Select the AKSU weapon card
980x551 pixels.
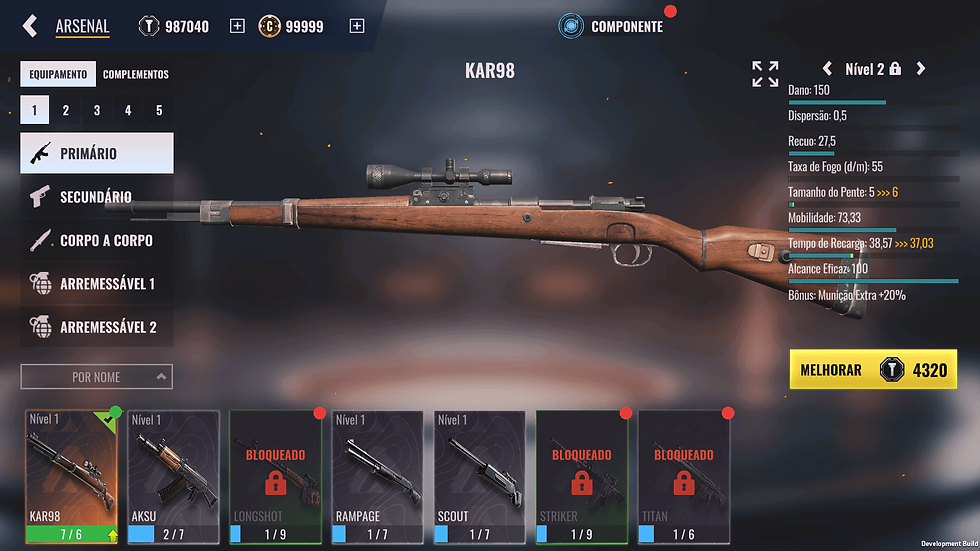[x=173, y=470]
